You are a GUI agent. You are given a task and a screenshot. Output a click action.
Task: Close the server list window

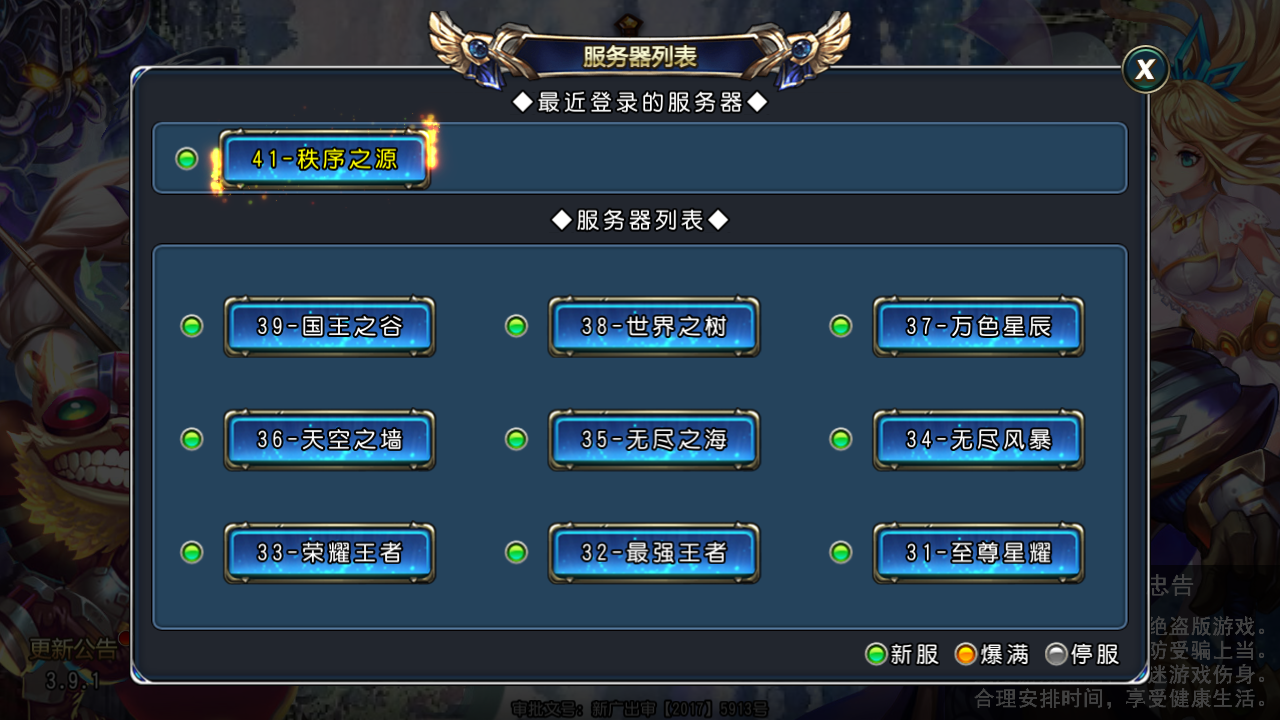tap(1145, 70)
